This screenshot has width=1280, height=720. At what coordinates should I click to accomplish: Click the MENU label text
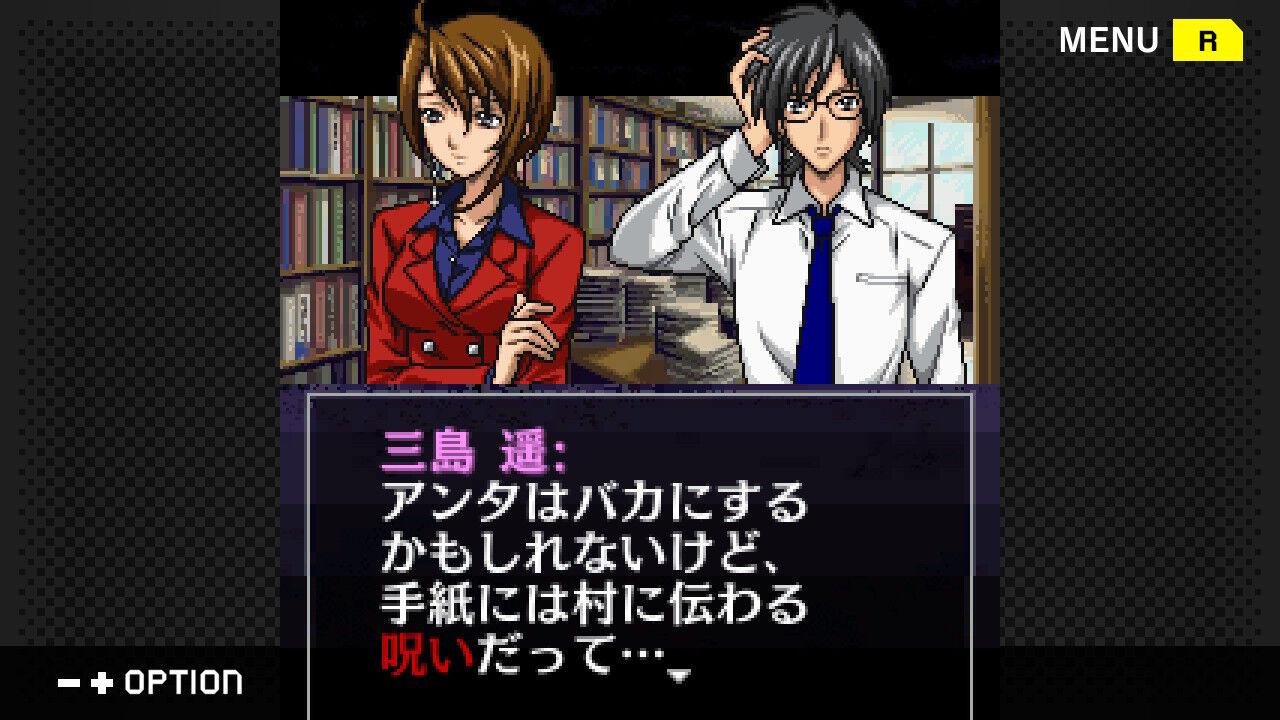[1110, 40]
